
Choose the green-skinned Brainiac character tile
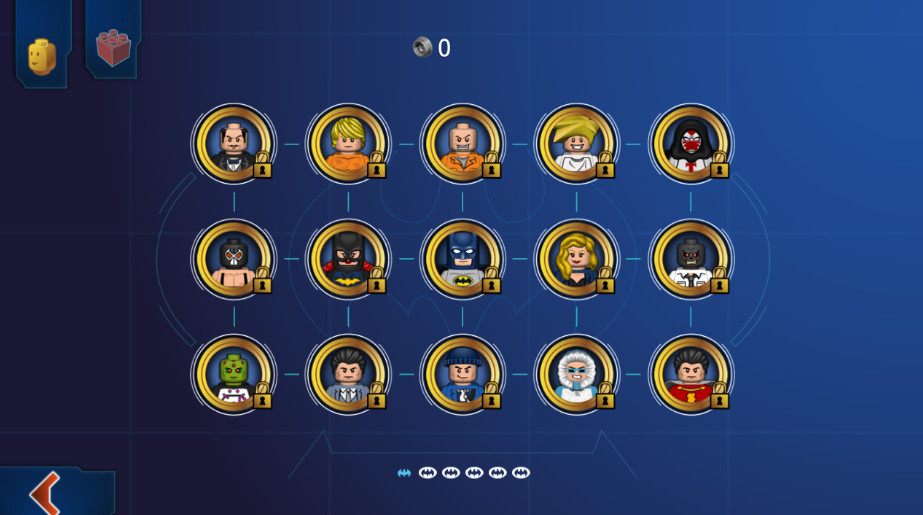pyautogui.click(x=233, y=374)
